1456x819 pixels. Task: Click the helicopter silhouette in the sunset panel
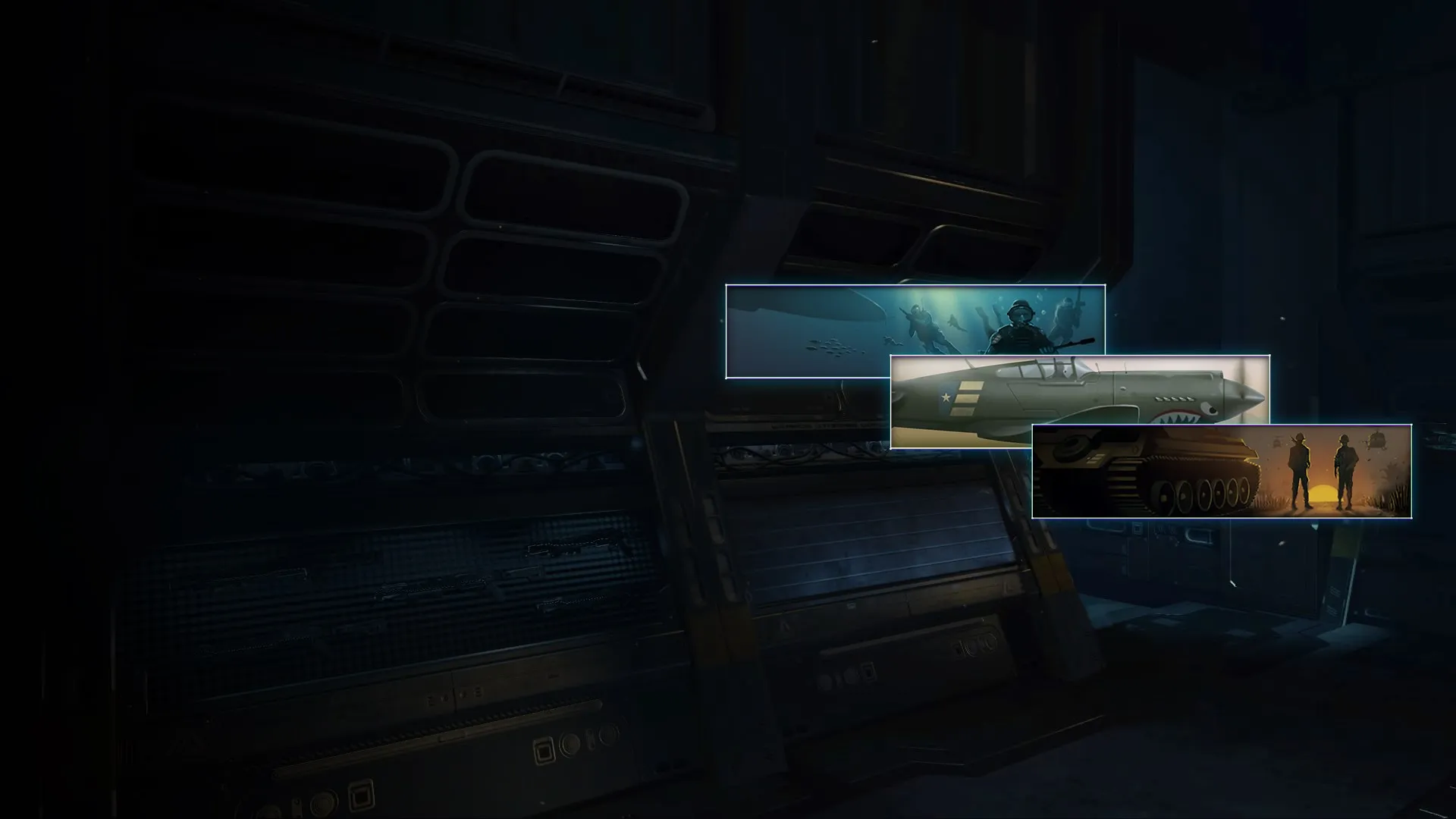point(1376,444)
